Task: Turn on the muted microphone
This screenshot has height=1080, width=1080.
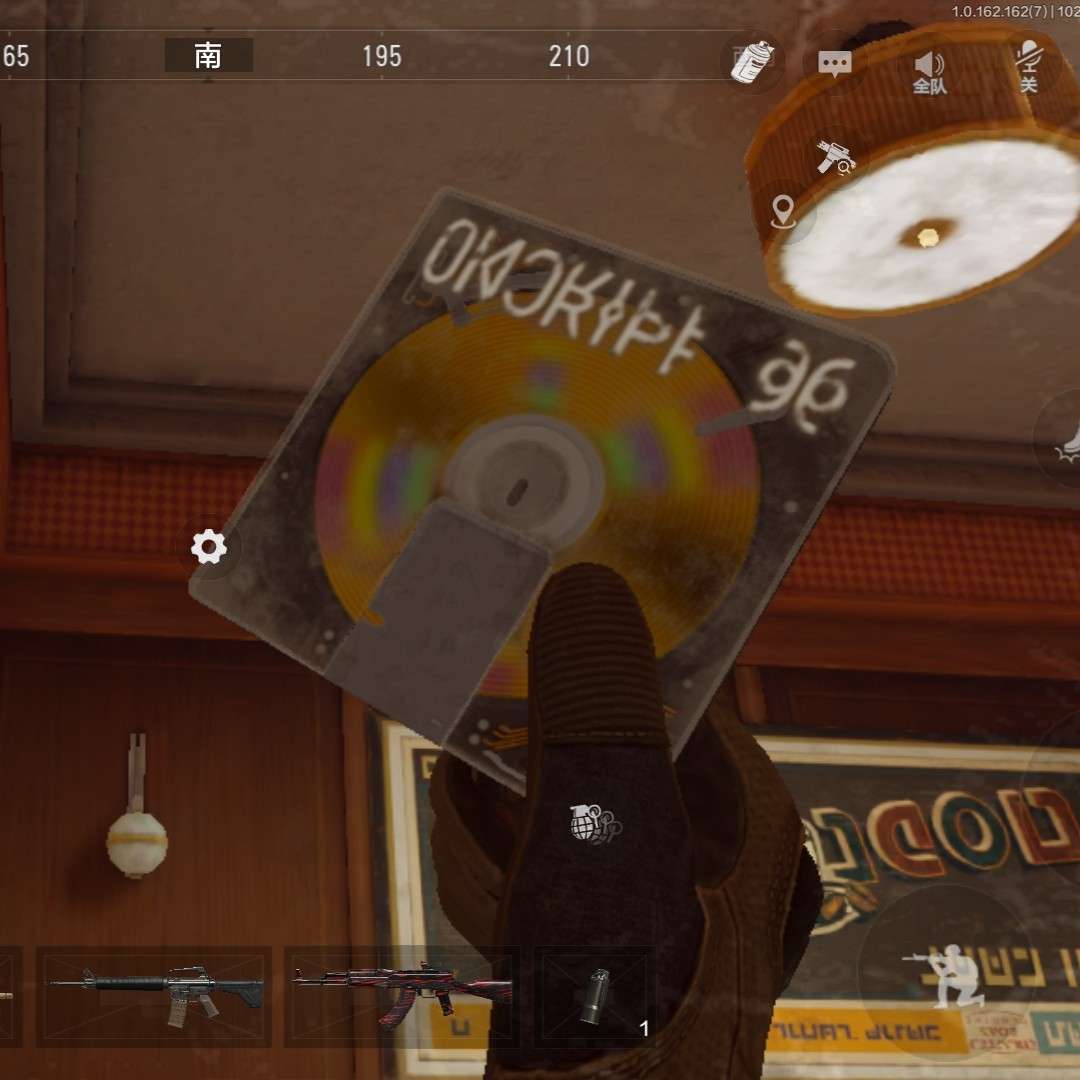Action: [x=1028, y=64]
